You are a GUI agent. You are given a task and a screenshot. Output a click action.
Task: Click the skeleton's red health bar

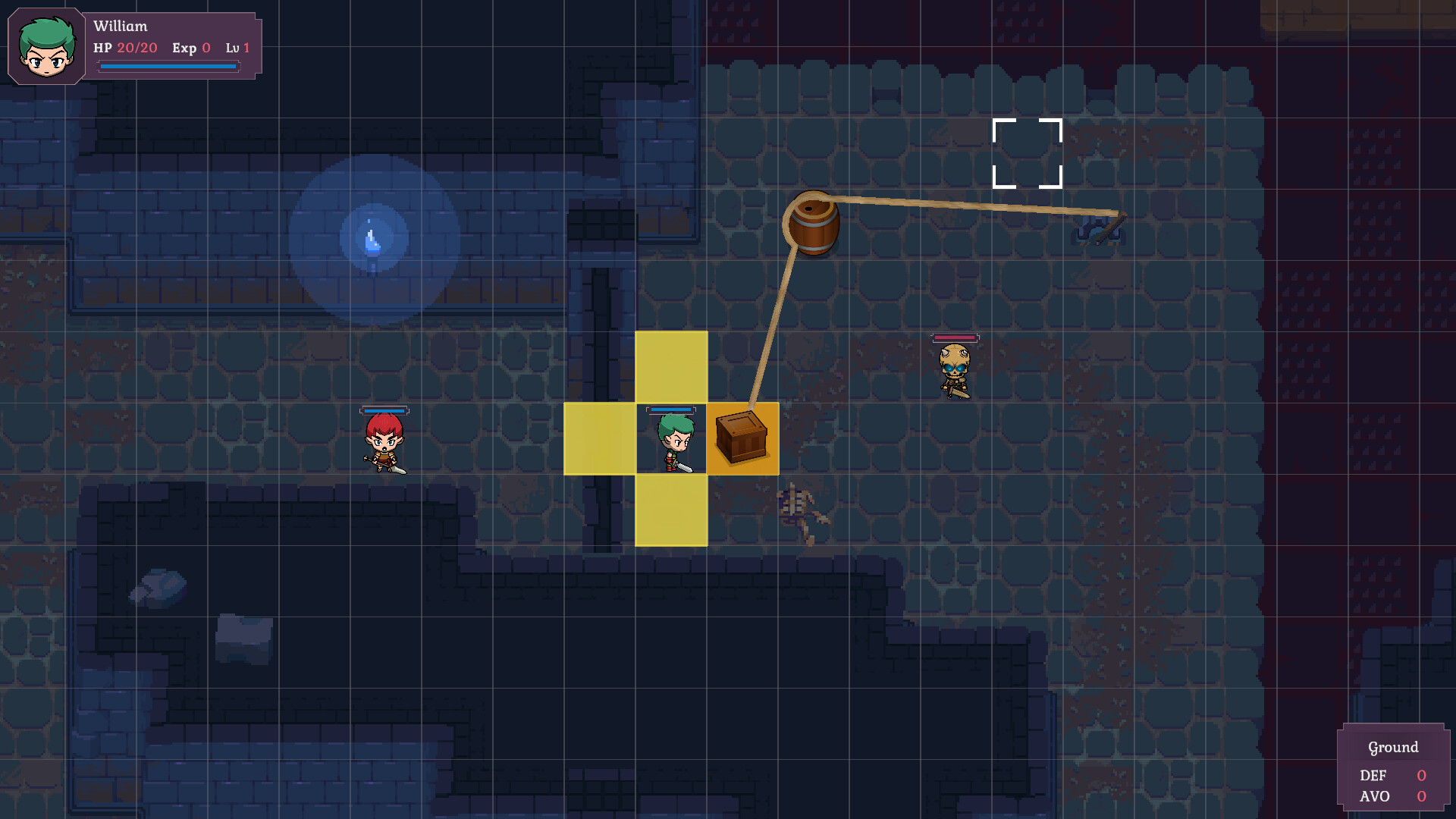(x=954, y=339)
